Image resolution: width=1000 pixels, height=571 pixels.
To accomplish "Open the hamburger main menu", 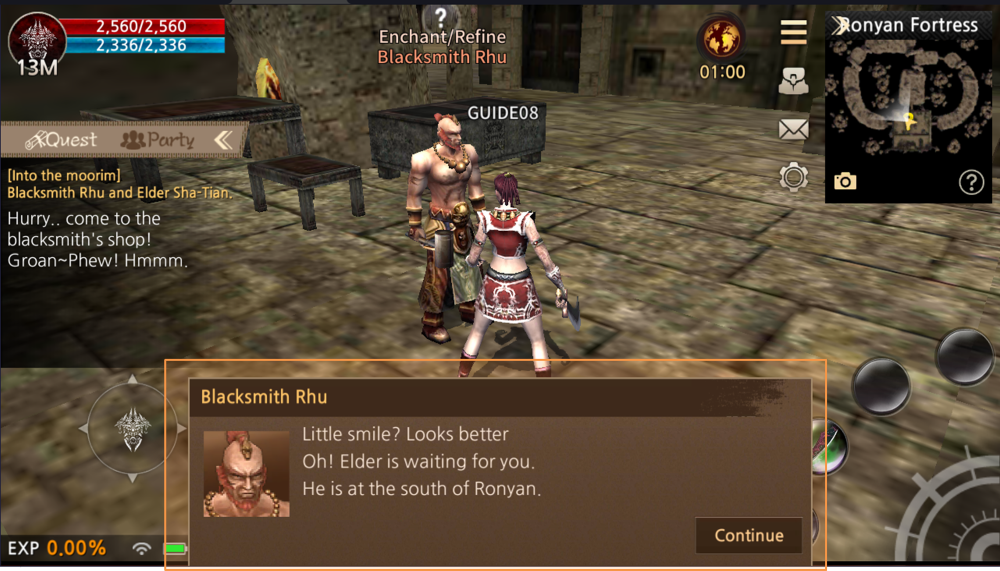I will tap(793, 33).
